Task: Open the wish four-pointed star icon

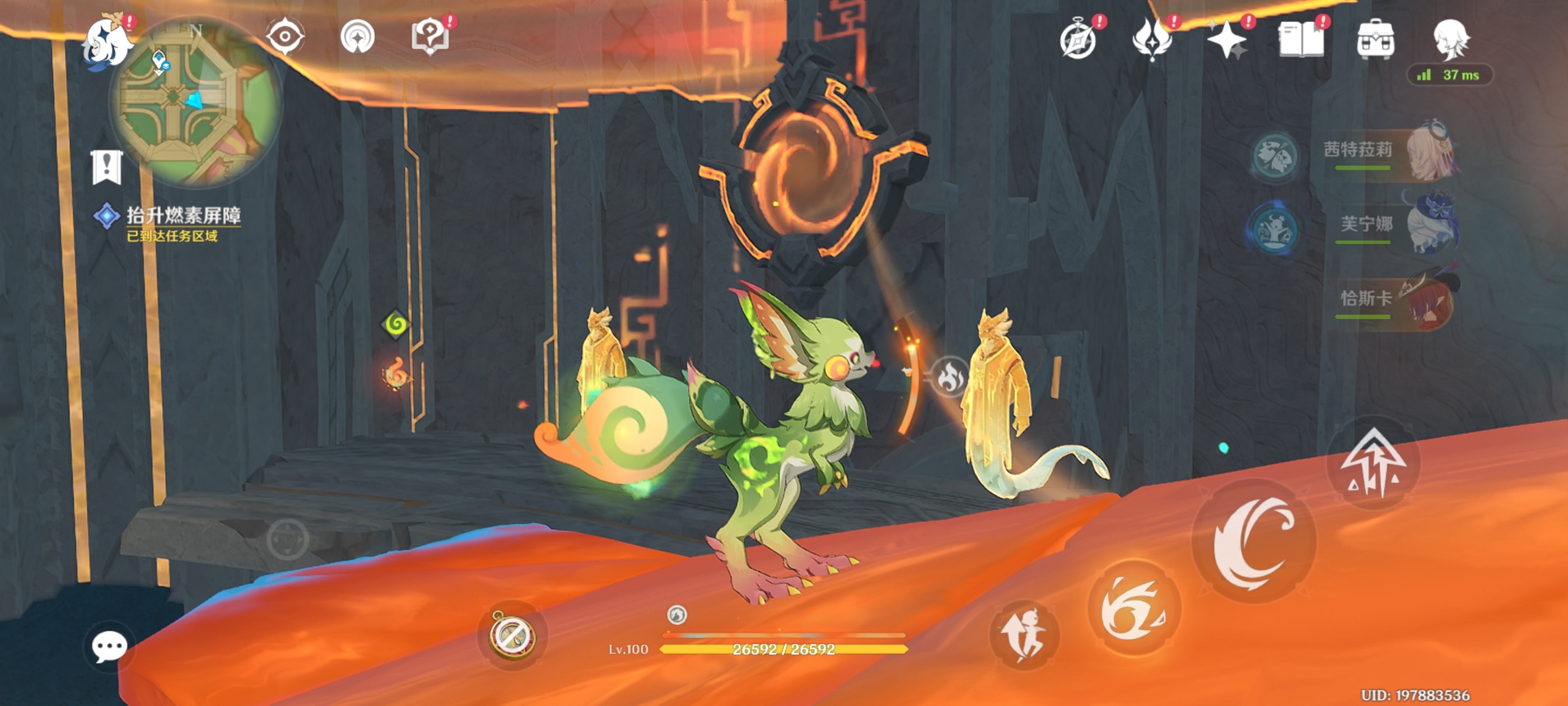Action: click(x=1226, y=40)
